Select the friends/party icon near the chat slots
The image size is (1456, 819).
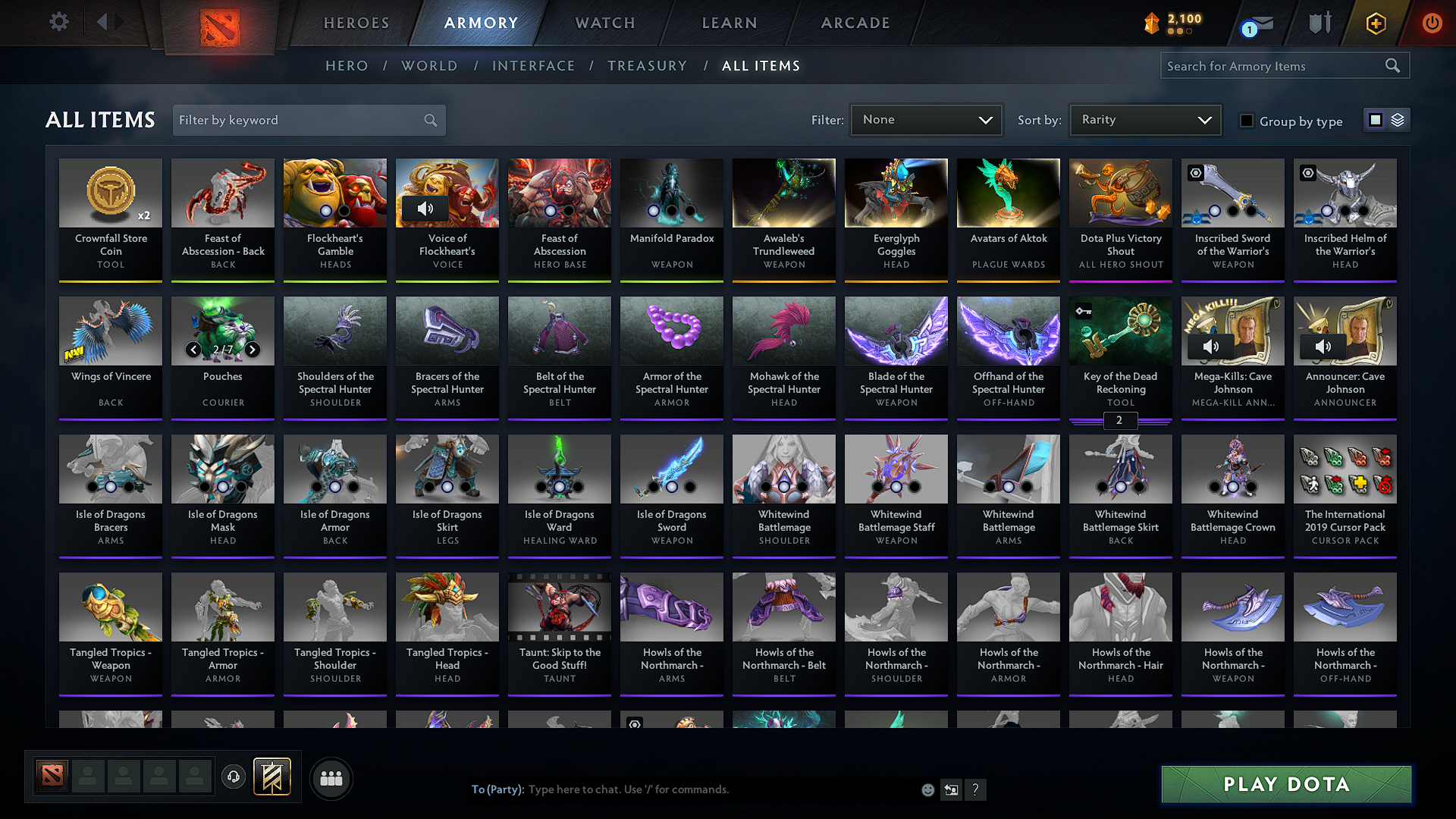pos(330,777)
